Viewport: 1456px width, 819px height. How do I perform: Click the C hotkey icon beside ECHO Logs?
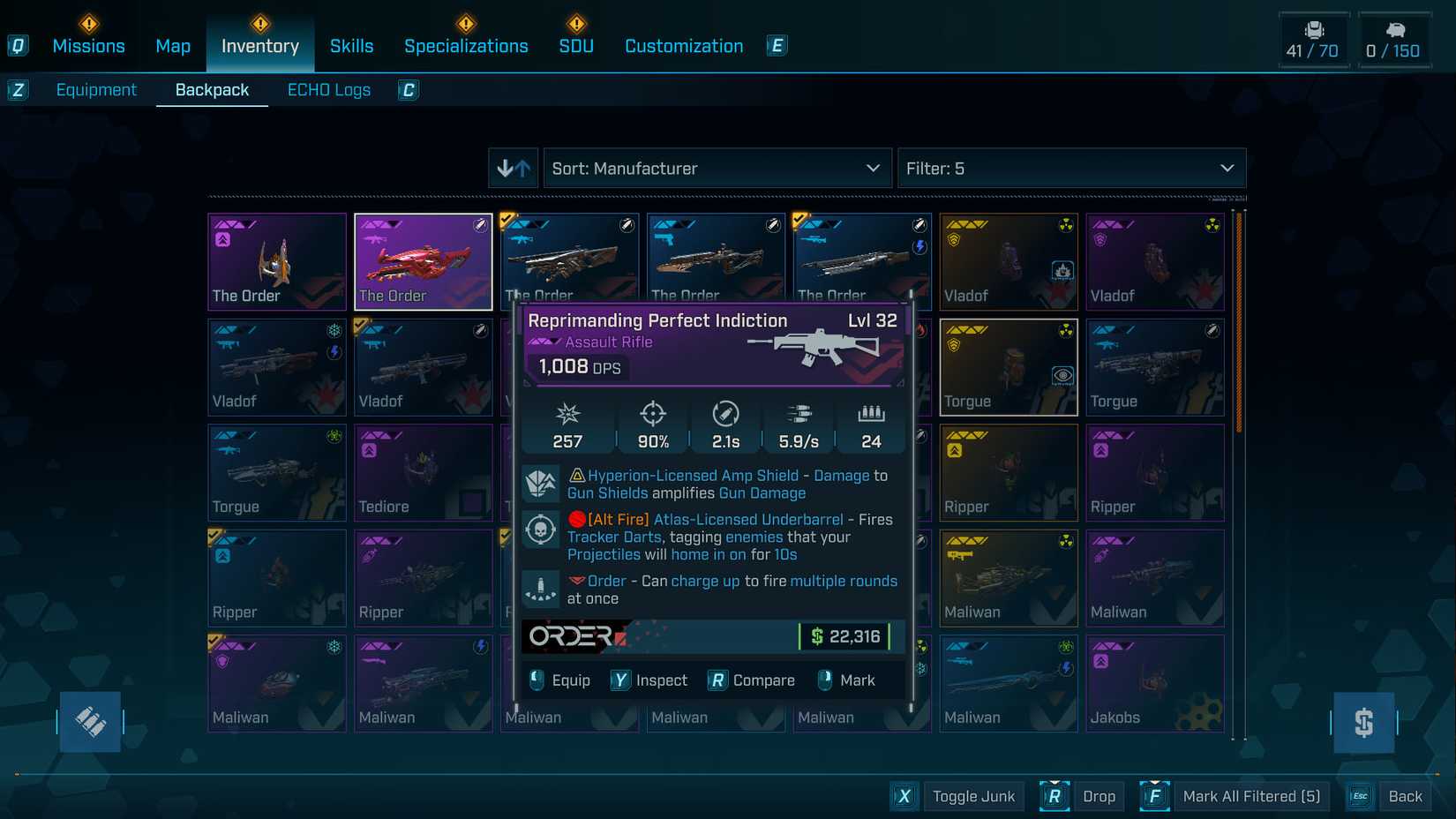point(407,90)
